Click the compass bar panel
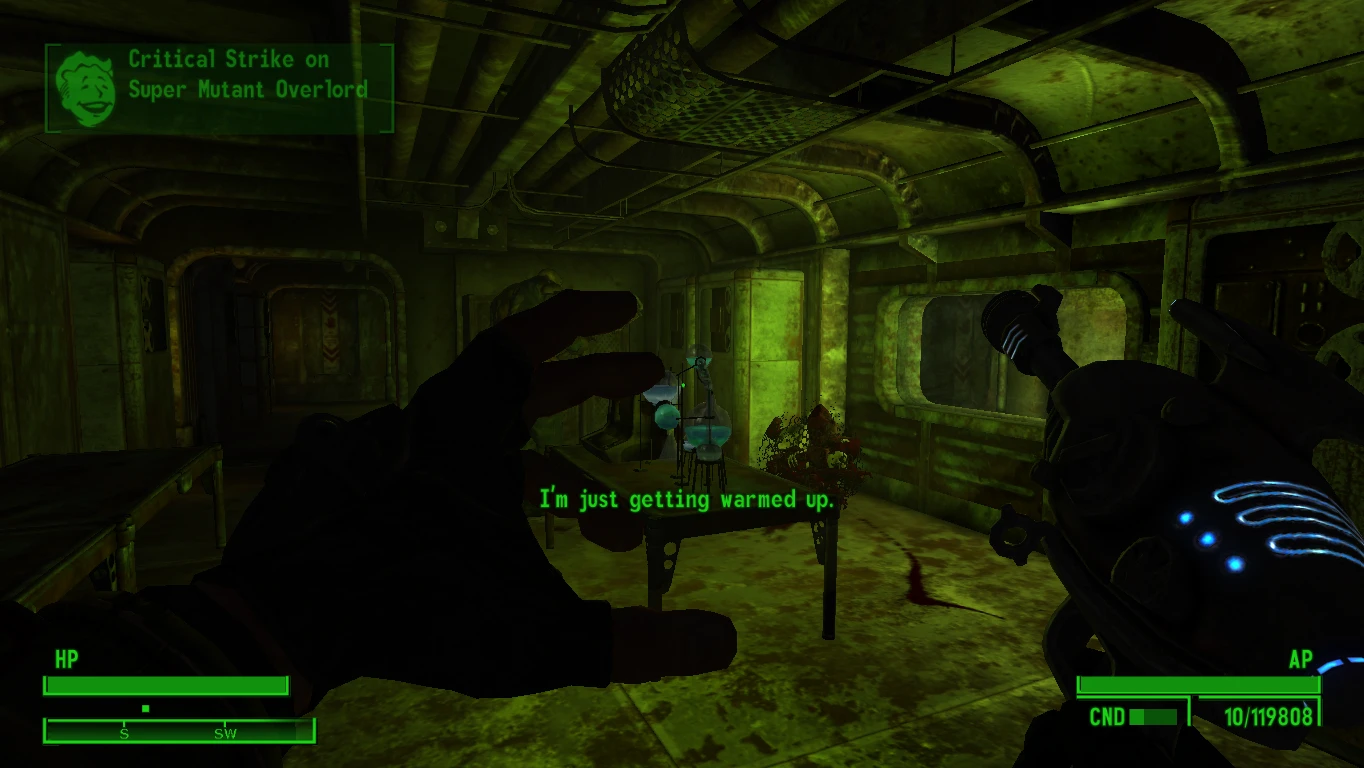This screenshot has height=768, width=1364. (x=178, y=731)
